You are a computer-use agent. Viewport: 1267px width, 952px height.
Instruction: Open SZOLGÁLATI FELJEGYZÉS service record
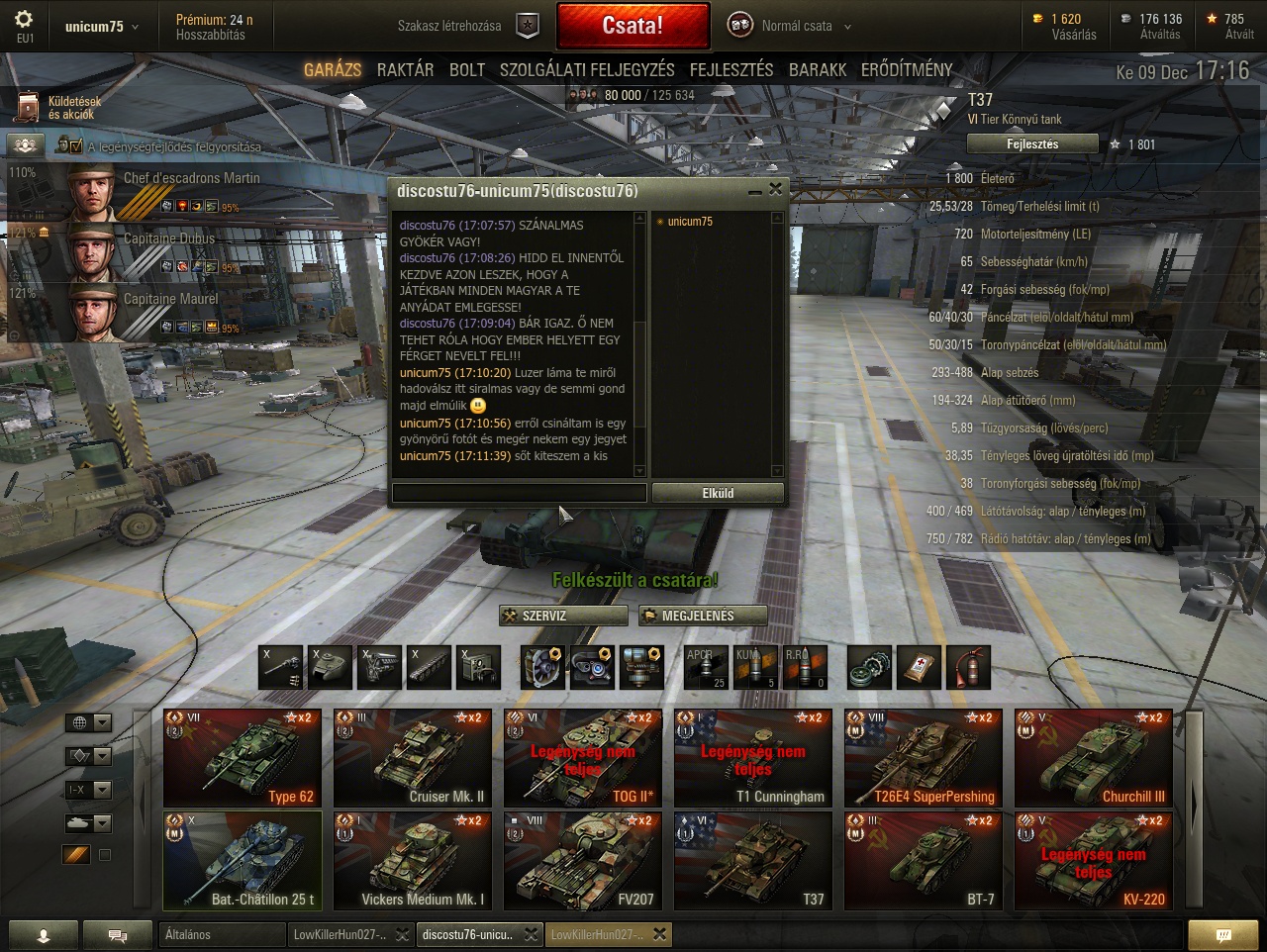(587, 69)
